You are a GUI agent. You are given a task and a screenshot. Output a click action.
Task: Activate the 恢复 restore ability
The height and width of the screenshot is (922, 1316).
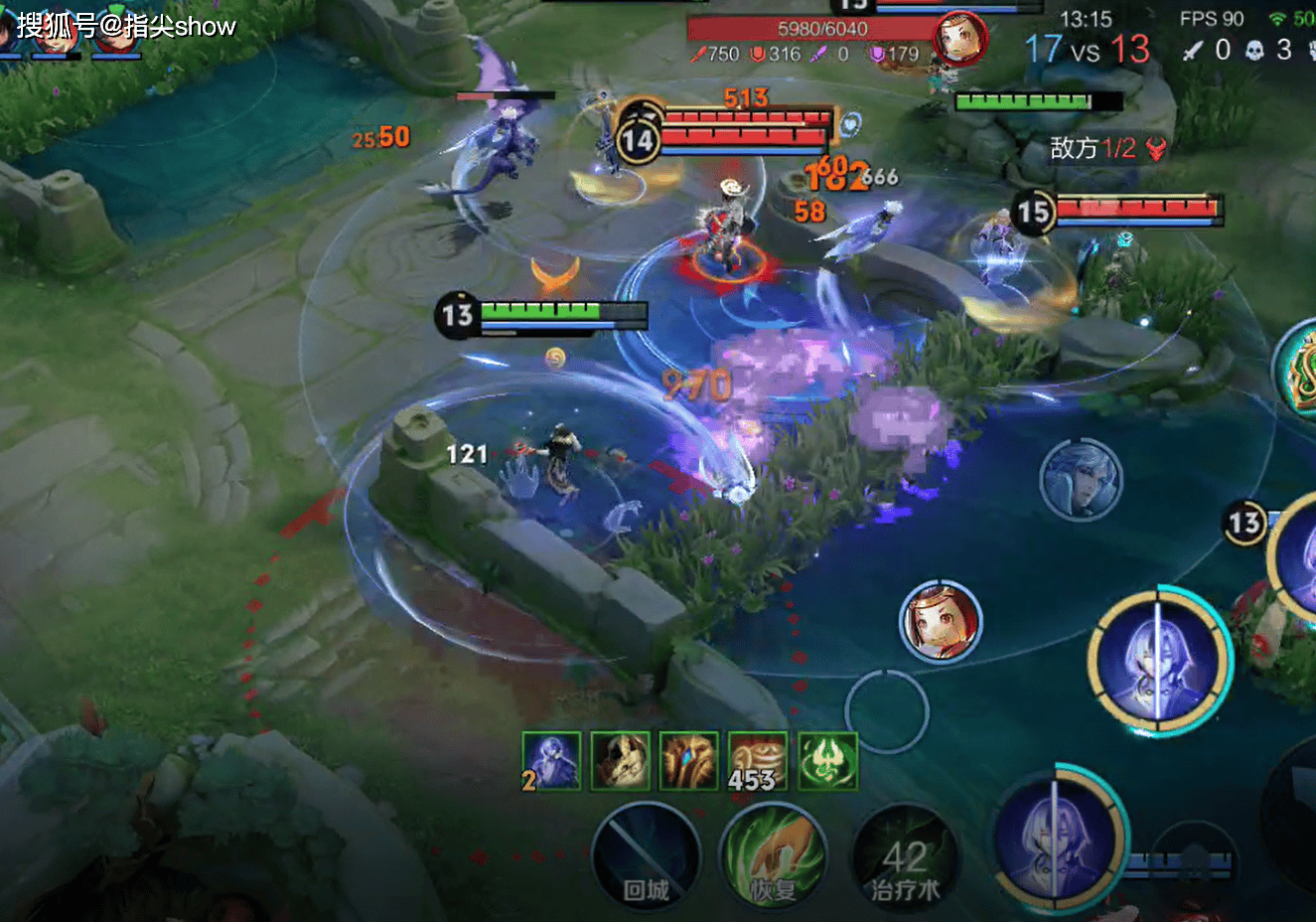[x=775, y=856]
